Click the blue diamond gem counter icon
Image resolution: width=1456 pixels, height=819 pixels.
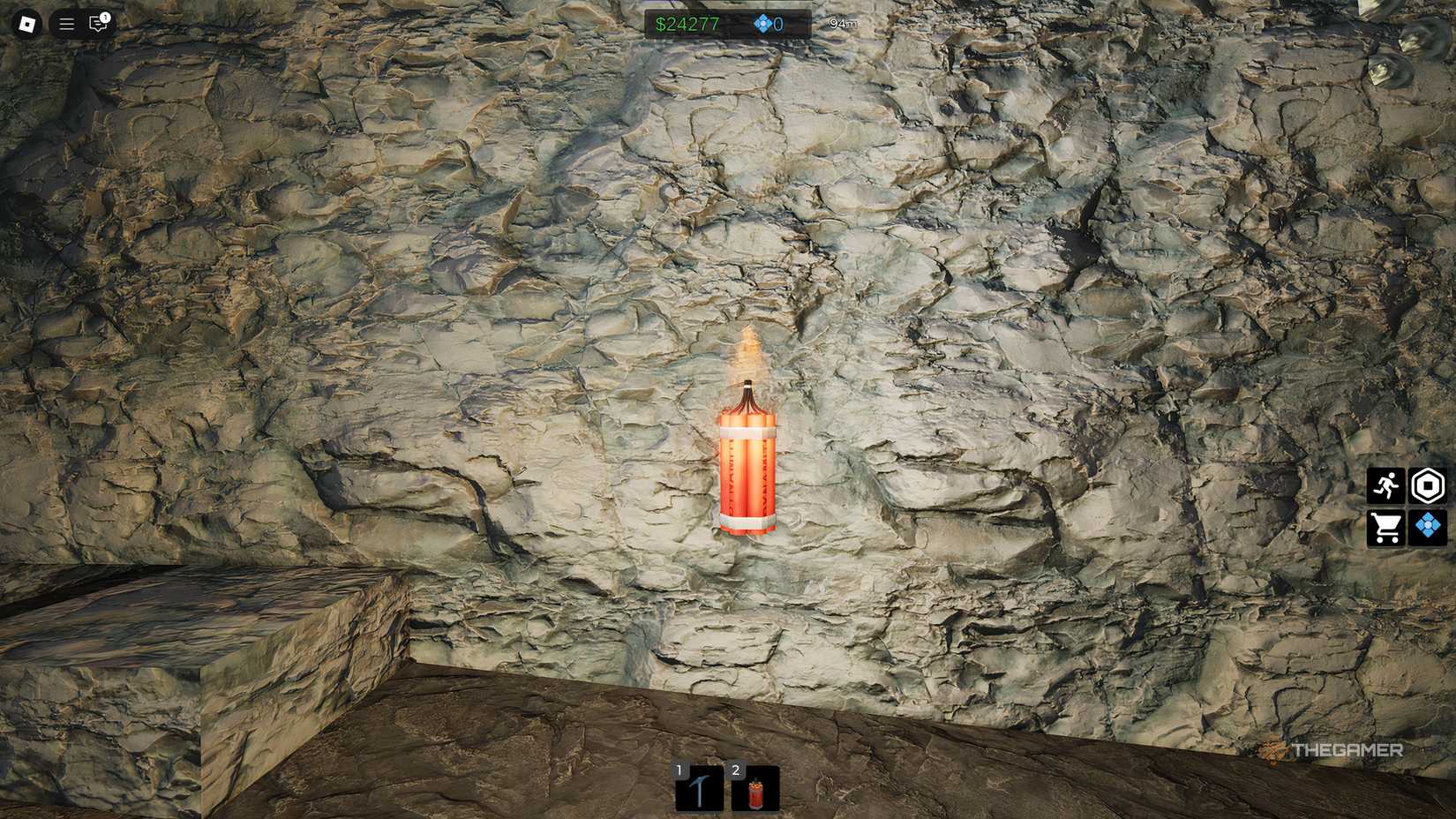(x=761, y=24)
